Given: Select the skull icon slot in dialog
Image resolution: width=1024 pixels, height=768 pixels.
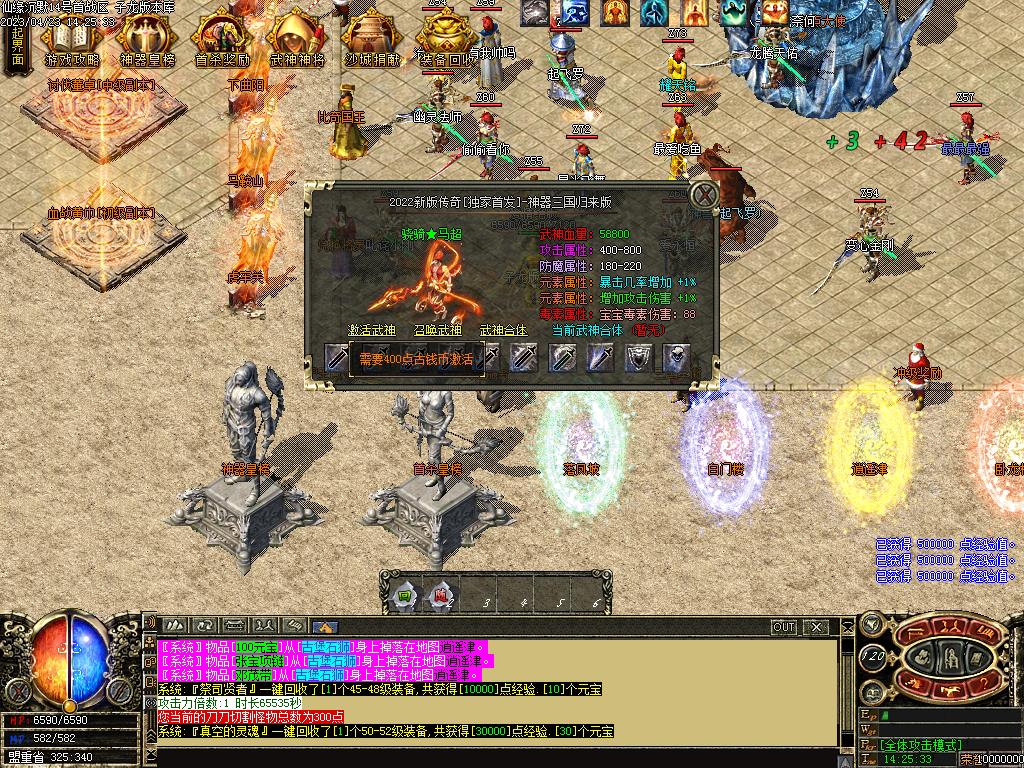Looking at the screenshot, I should (676, 357).
